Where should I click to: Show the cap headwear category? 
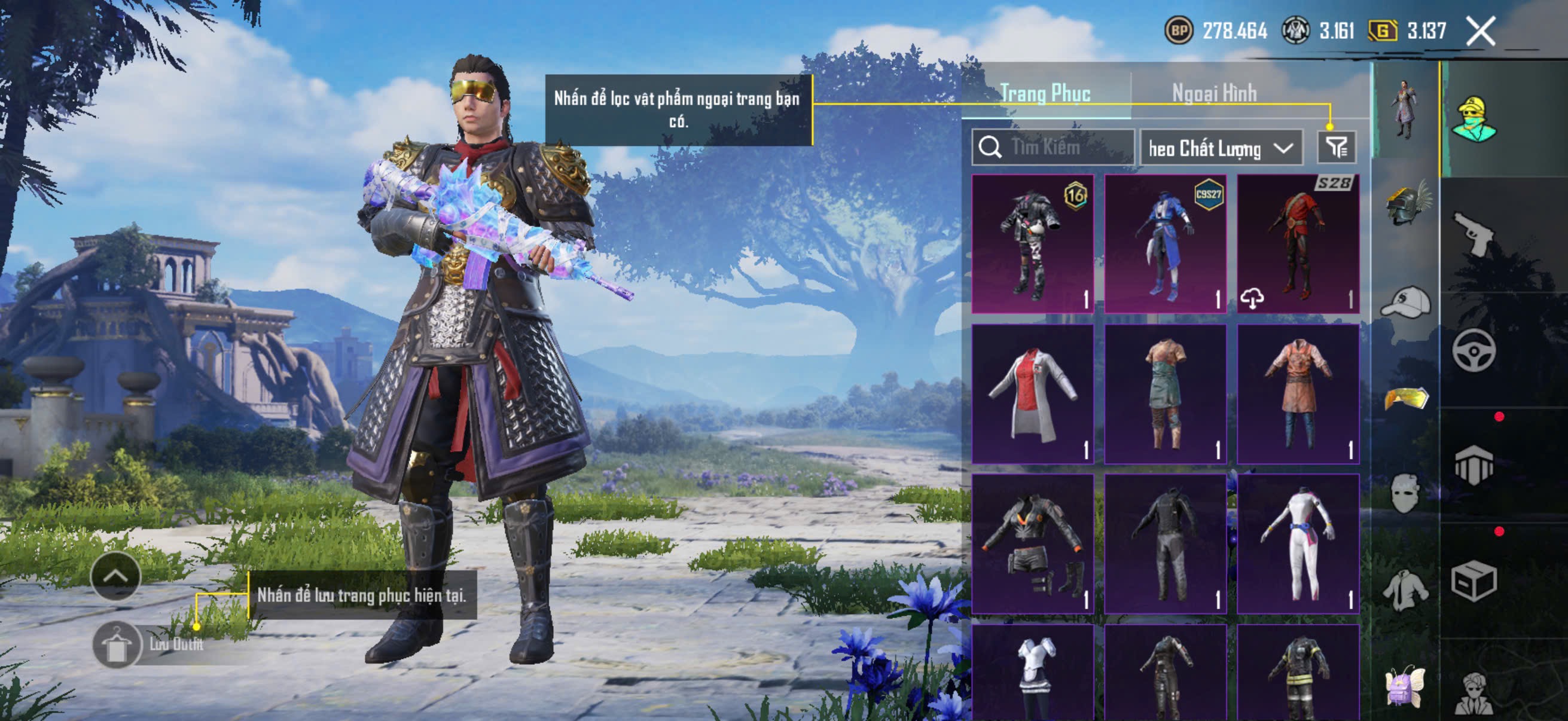[x=1405, y=303]
